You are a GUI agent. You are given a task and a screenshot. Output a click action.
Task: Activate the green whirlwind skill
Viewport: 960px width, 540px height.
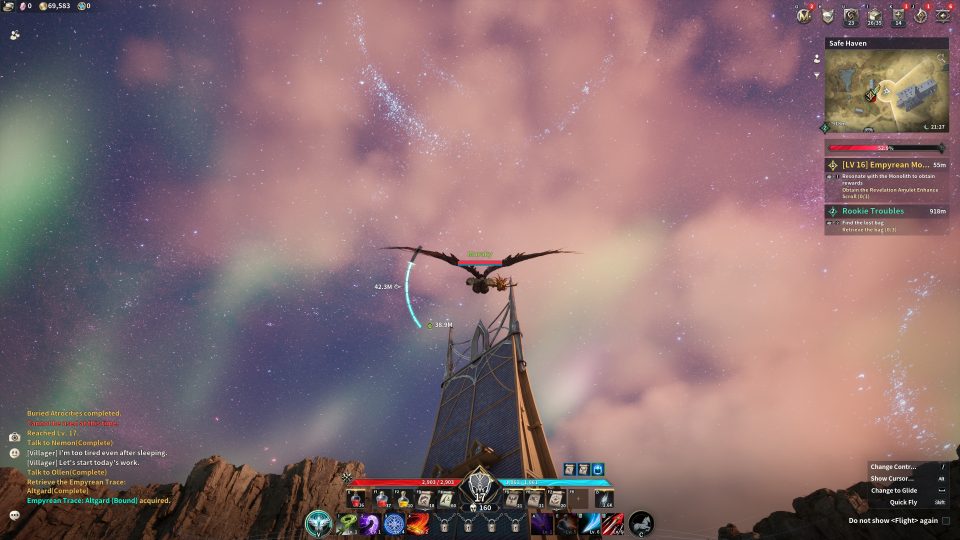coord(347,523)
